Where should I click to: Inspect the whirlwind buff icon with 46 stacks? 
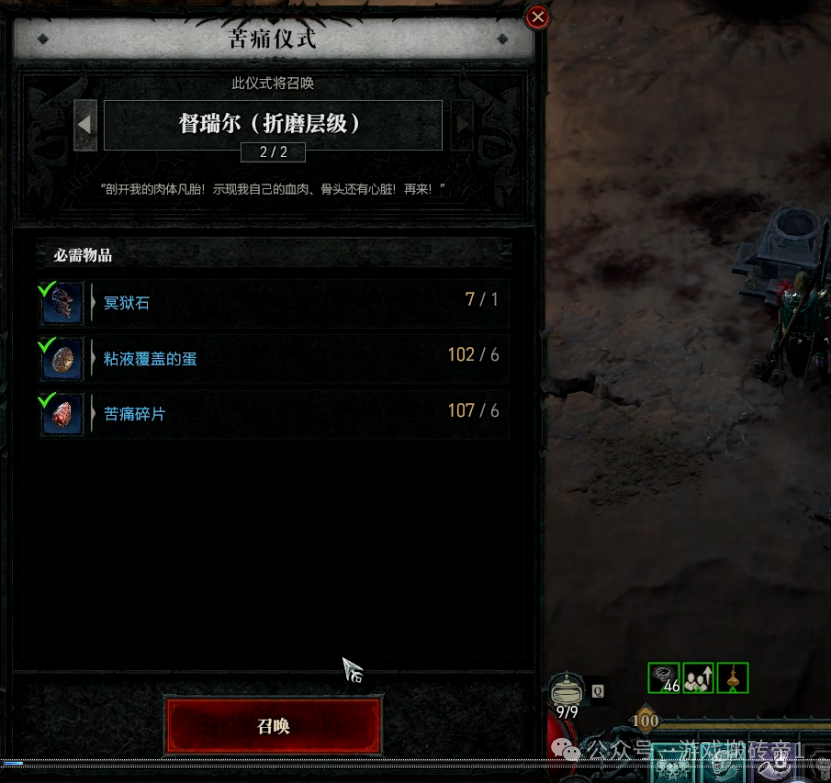point(663,678)
